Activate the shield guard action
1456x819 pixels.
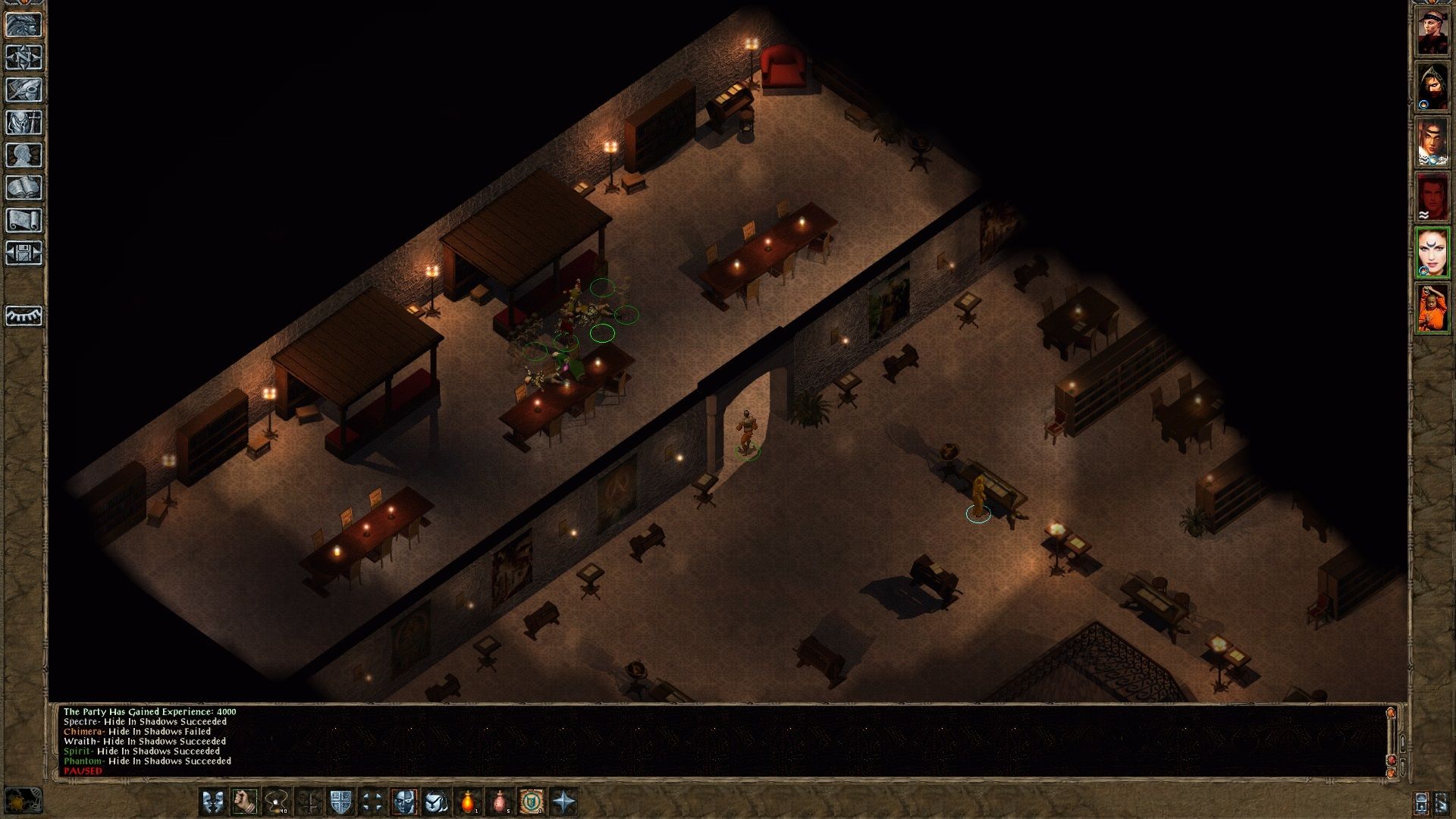tap(340, 802)
